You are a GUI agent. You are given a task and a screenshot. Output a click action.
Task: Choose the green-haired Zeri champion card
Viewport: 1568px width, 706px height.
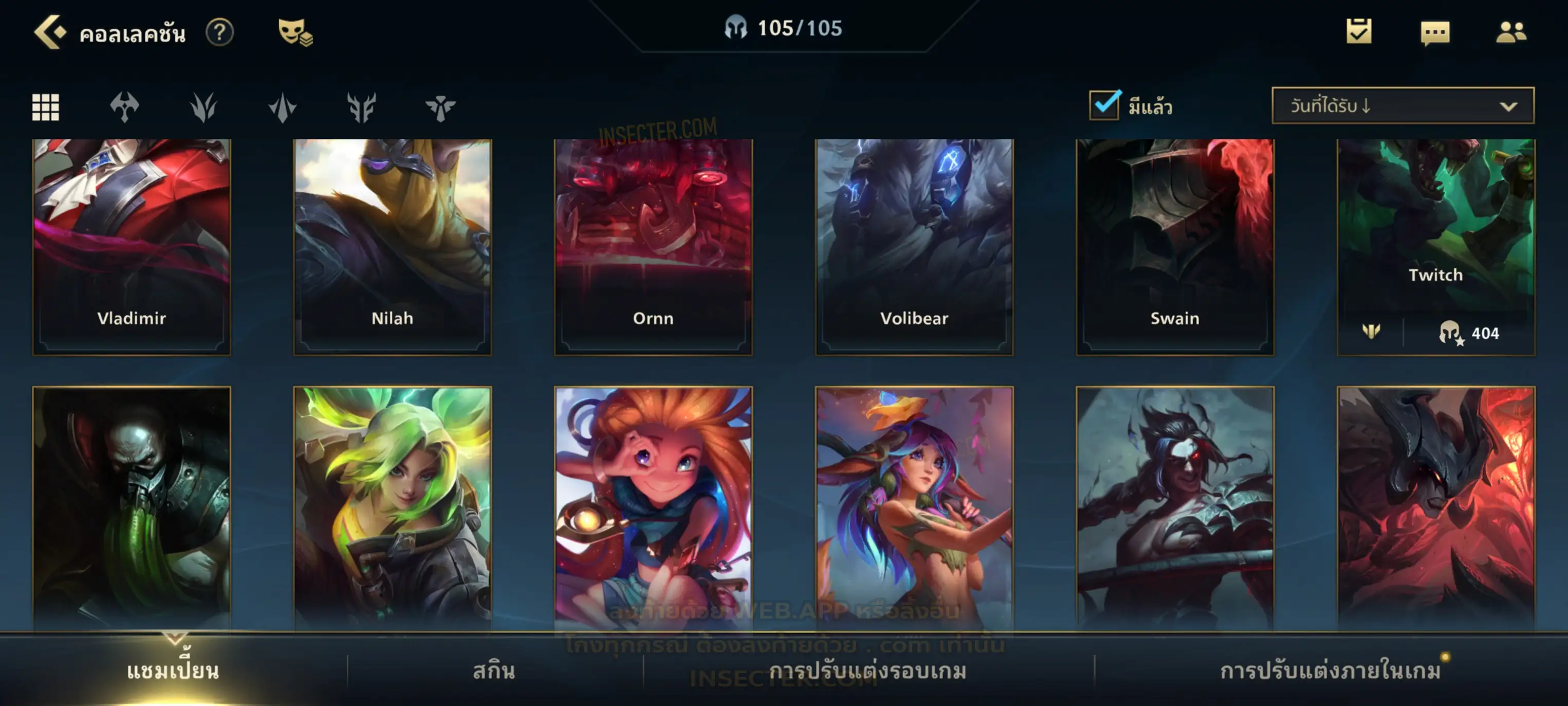pyautogui.click(x=393, y=505)
